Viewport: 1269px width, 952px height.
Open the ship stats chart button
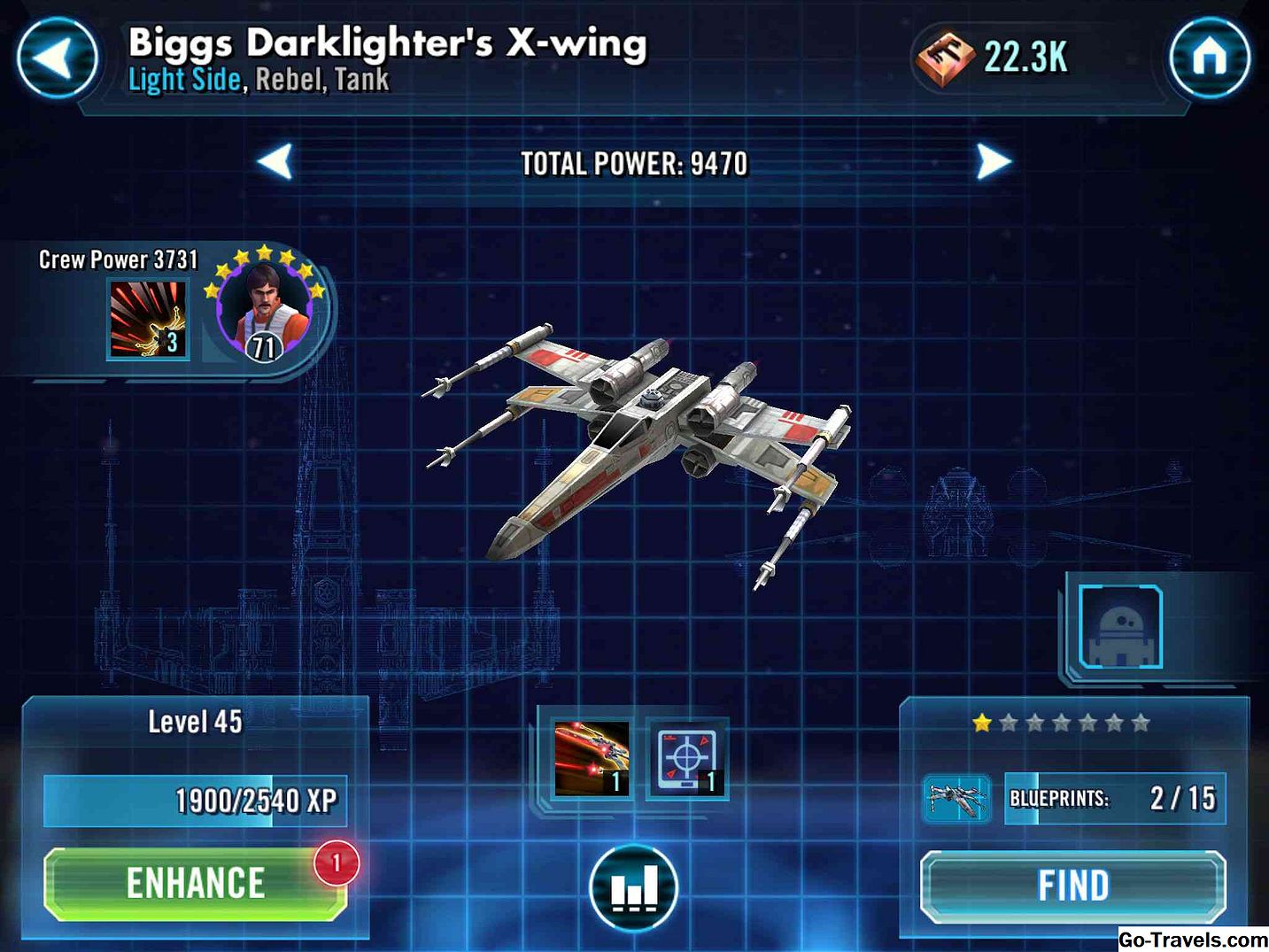(x=633, y=887)
